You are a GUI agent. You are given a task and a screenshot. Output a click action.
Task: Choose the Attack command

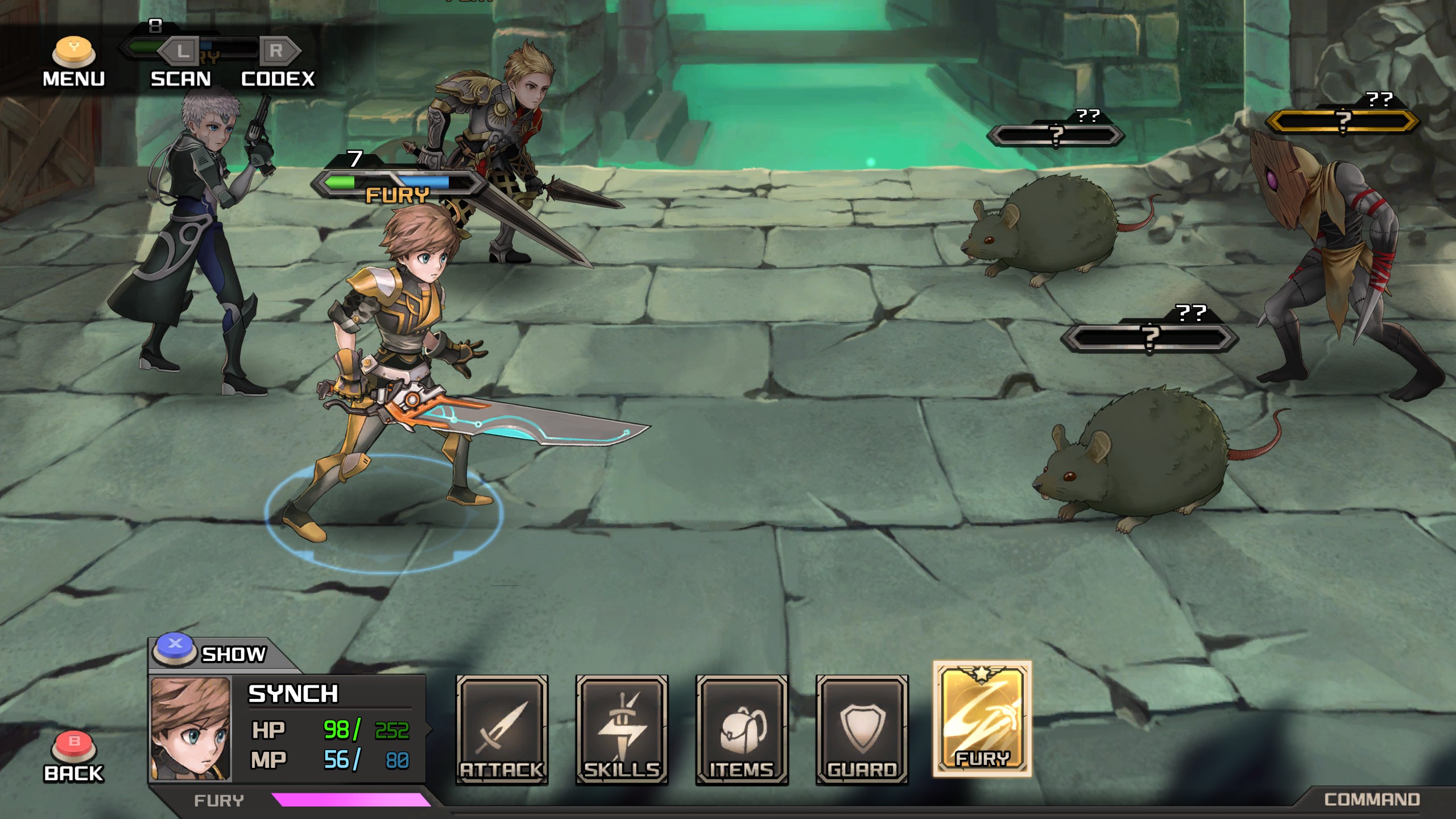[502, 730]
